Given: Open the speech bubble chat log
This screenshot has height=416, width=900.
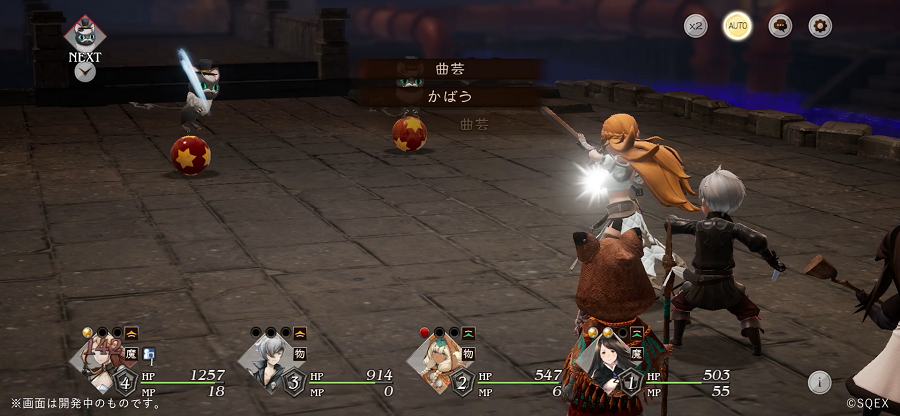Looking at the screenshot, I should pos(780,26).
